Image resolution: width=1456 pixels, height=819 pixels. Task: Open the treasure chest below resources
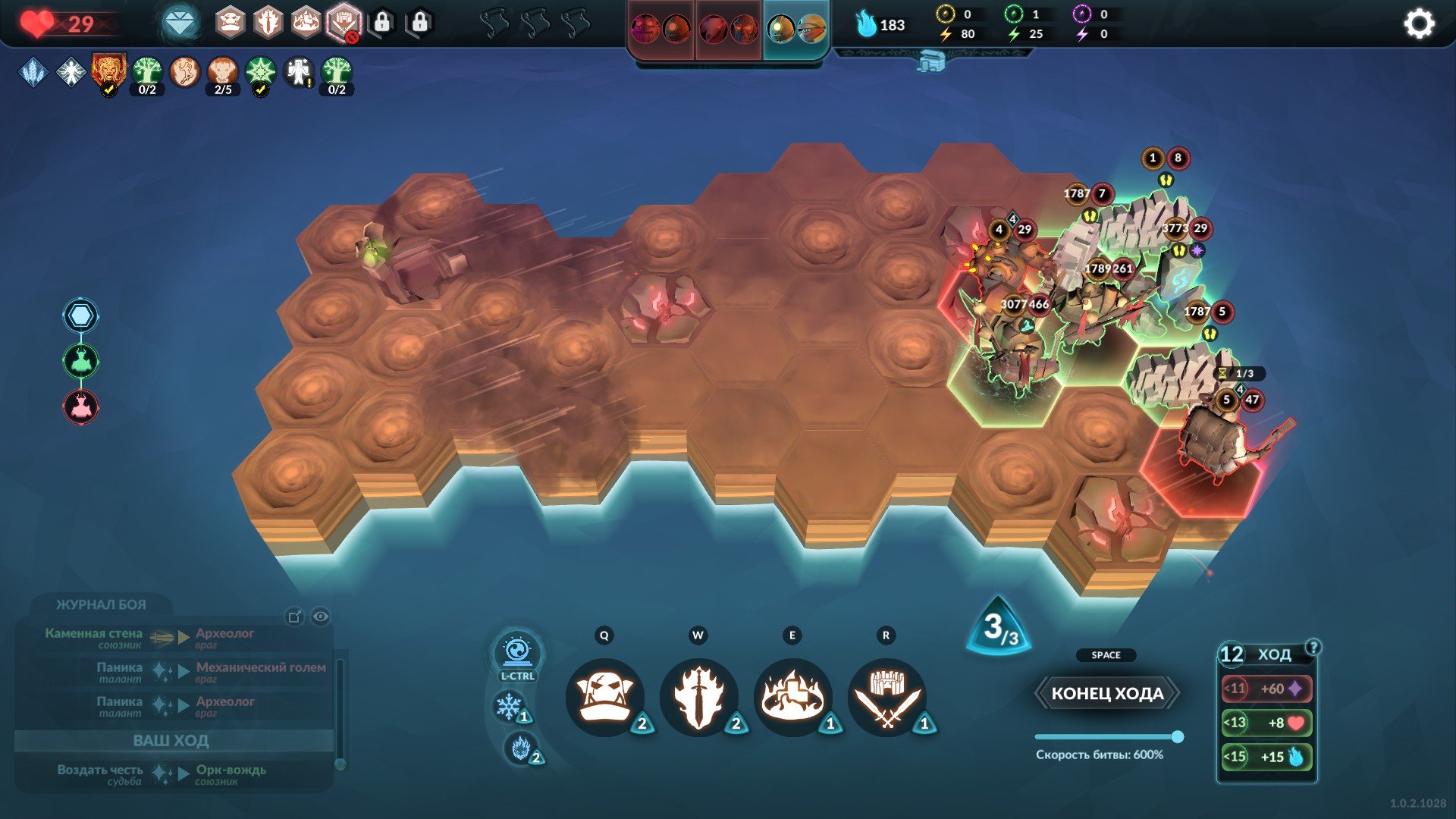click(930, 61)
